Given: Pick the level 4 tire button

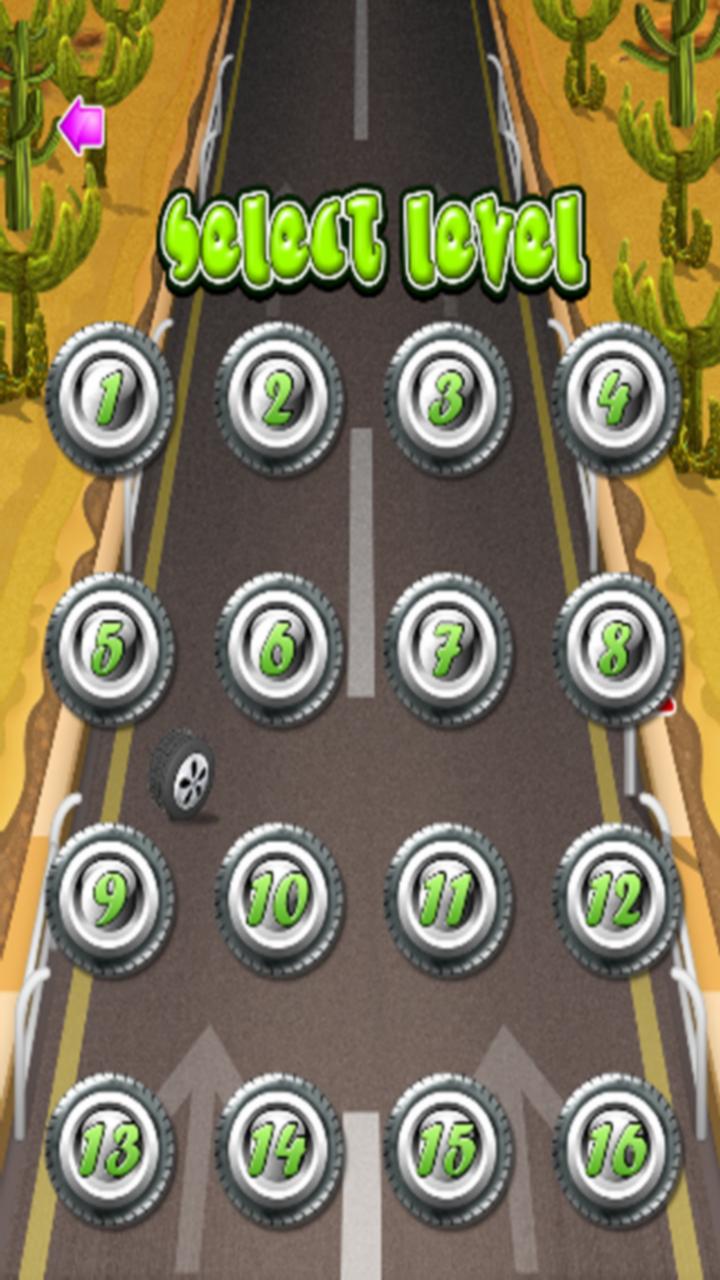Looking at the screenshot, I should tap(617, 398).
